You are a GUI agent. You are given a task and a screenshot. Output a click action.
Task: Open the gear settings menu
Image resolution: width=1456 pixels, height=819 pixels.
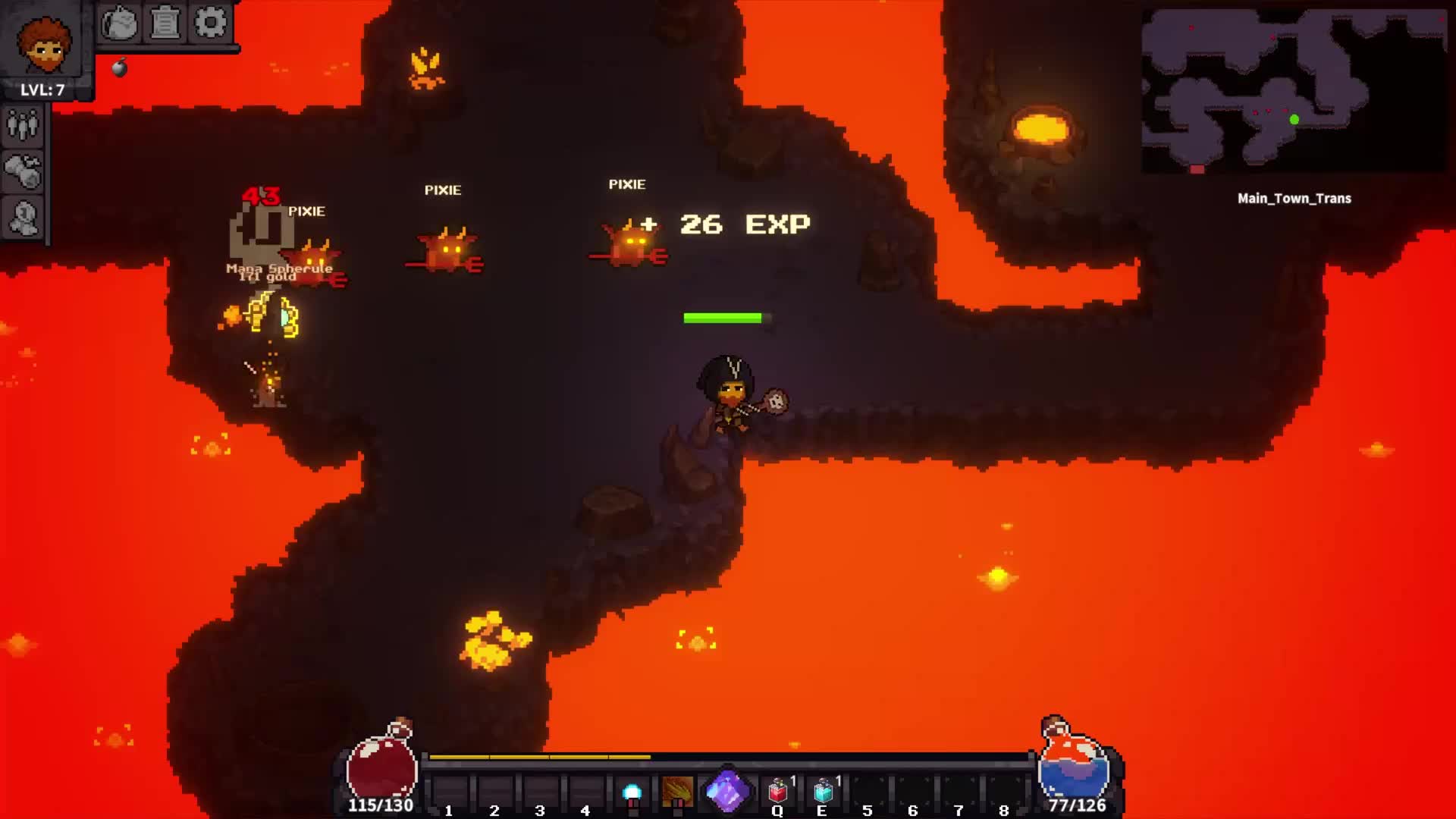[210, 24]
